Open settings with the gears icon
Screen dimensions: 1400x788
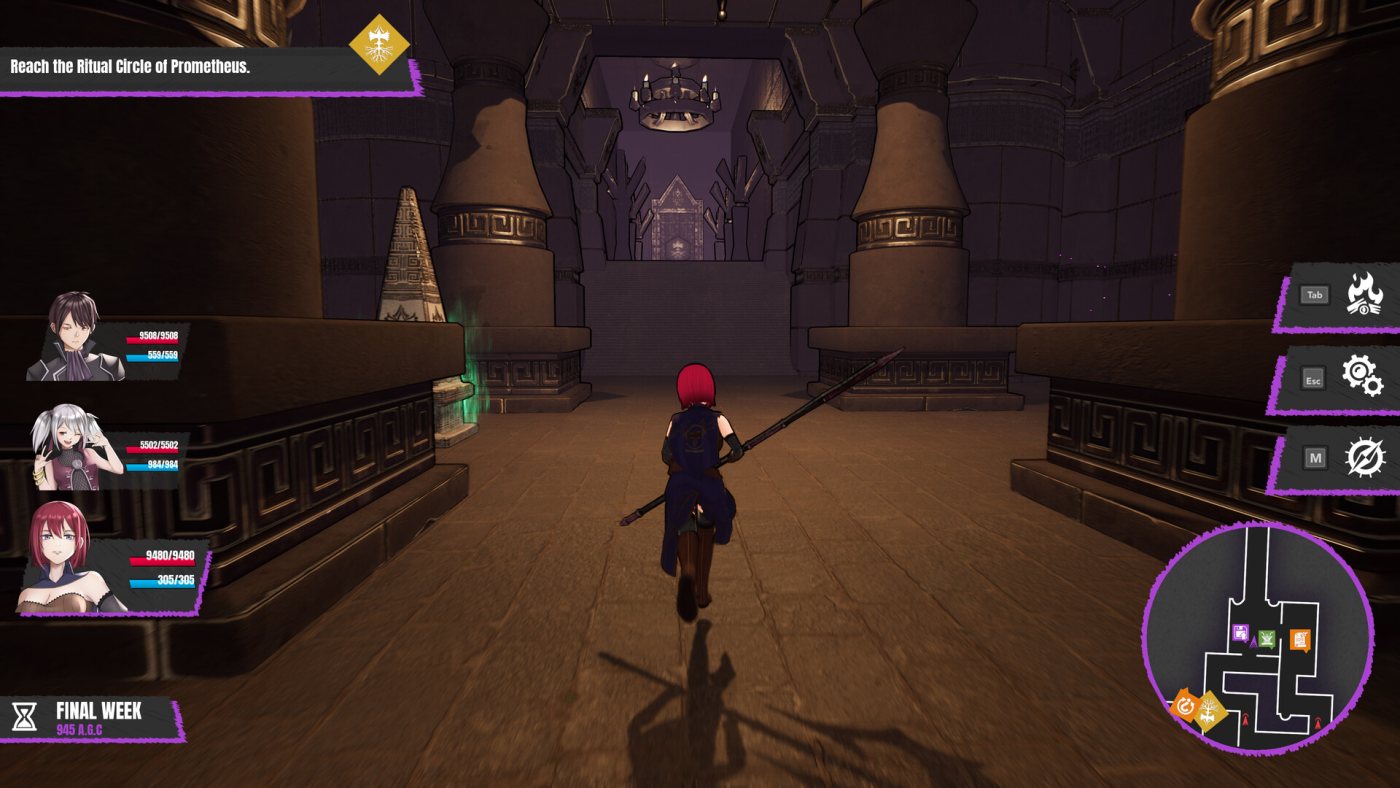(1362, 377)
